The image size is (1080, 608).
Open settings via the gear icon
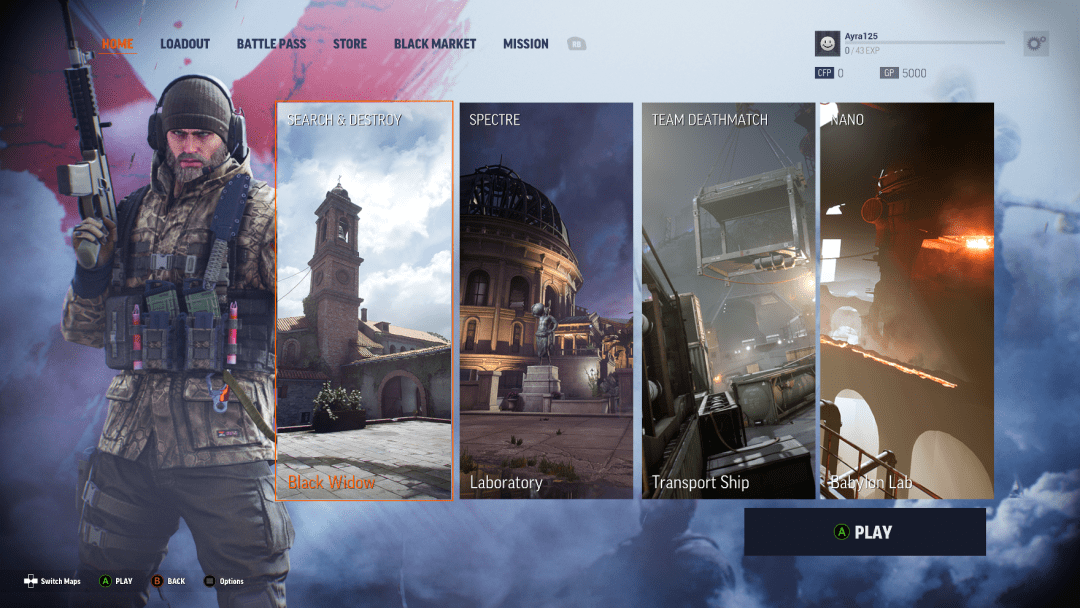[1036, 43]
